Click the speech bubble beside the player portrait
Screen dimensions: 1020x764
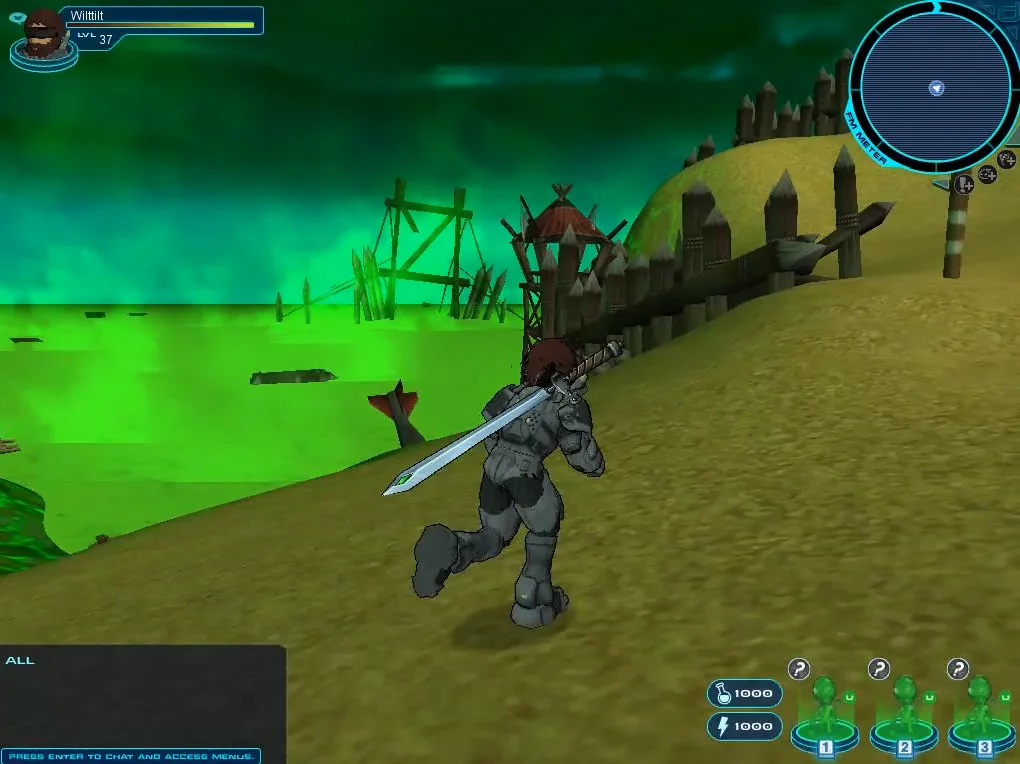point(15,17)
